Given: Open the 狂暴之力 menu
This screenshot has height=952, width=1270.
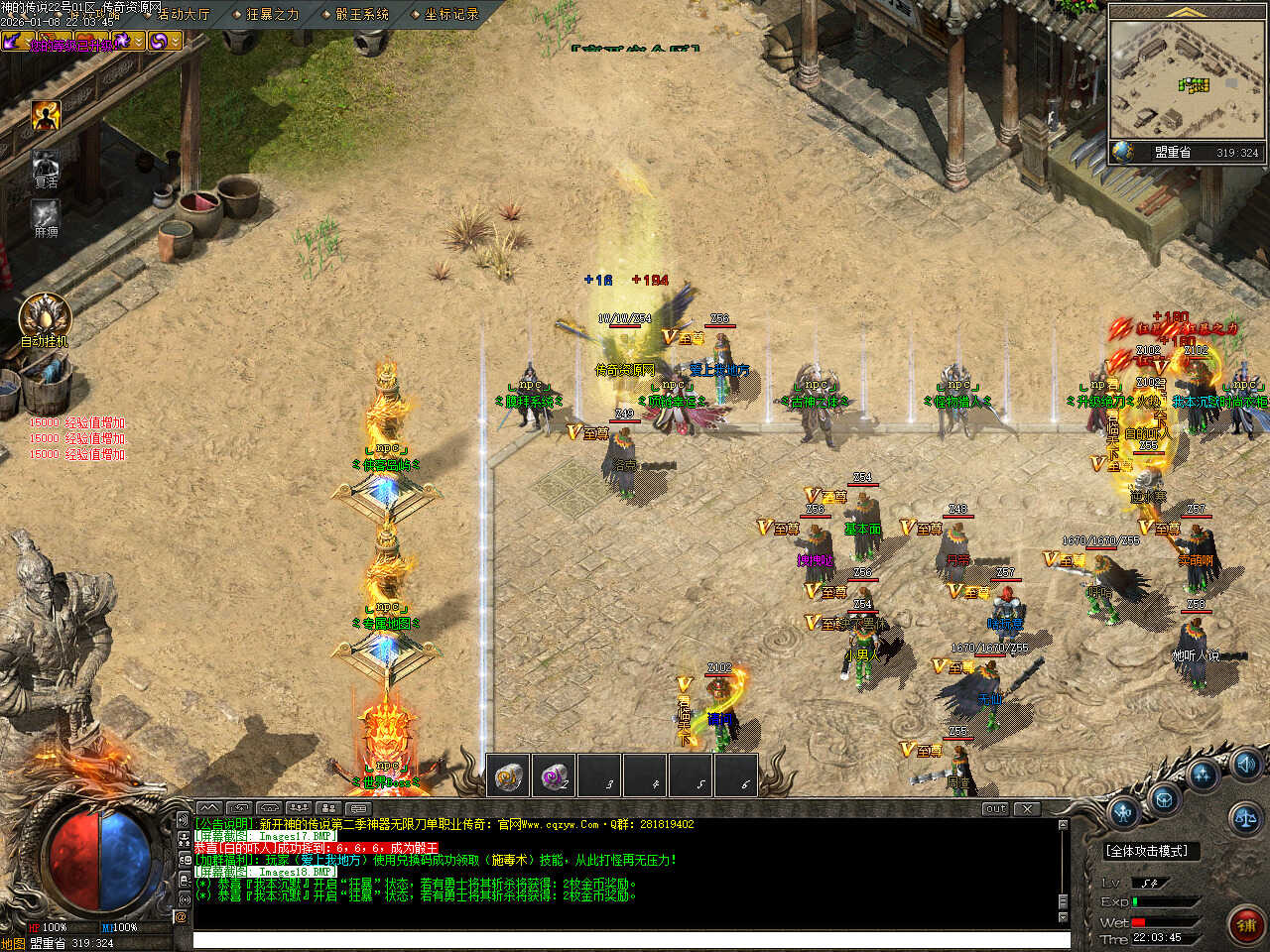Looking at the screenshot, I should (272, 14).
